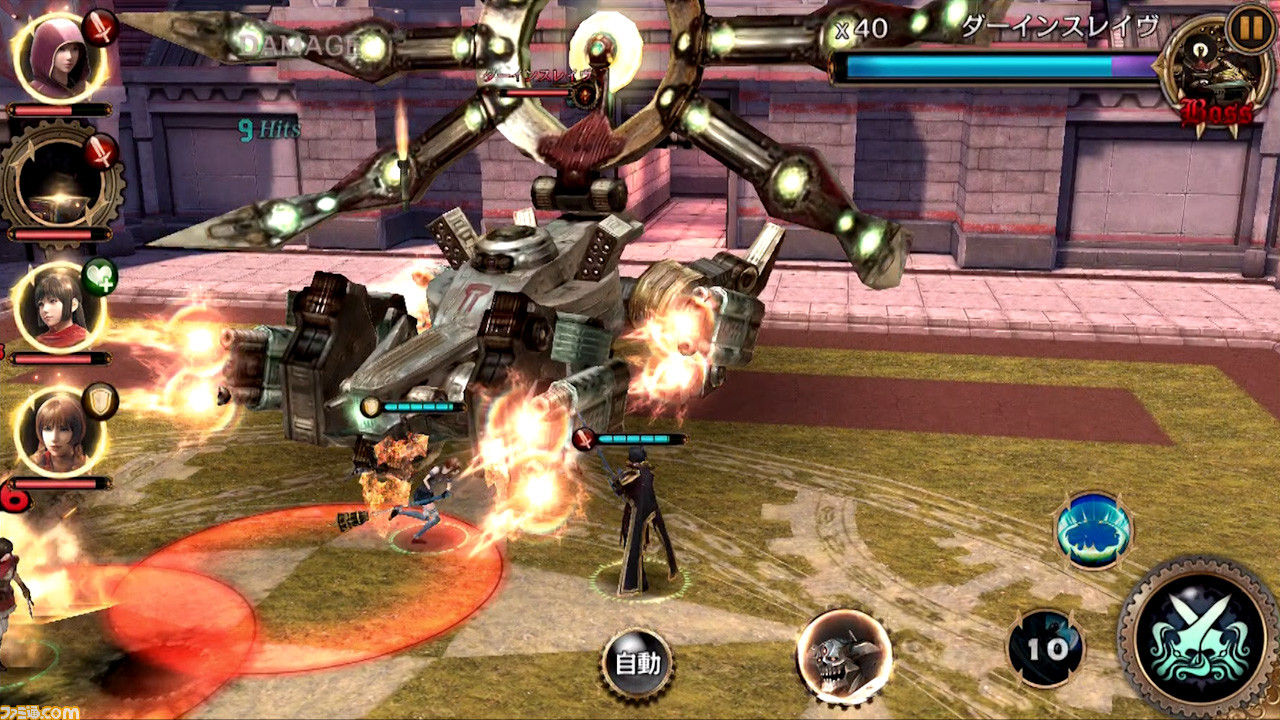The height and width of the screenshot is (720, 1280).
Task: Tap the darkened second character slot
Action: pyautogui.click(x=57, y=180)
